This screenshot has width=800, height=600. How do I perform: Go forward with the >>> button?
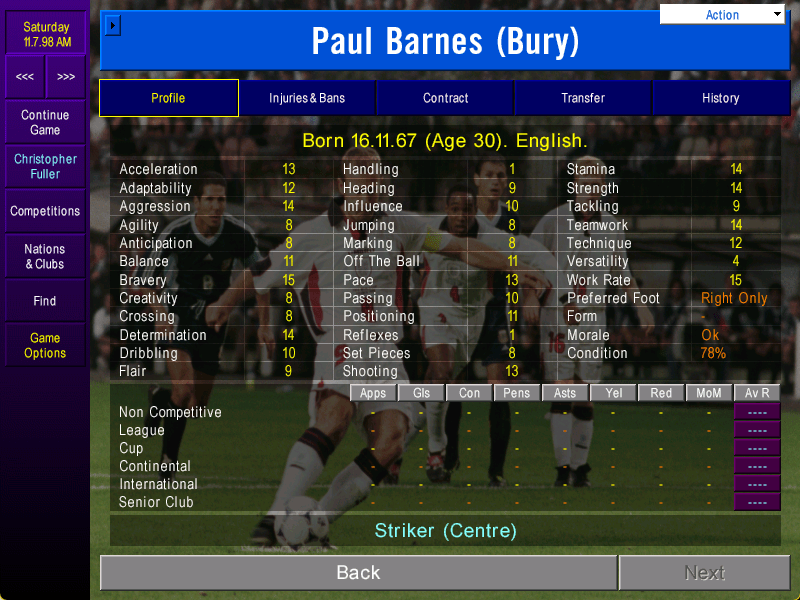66,77
